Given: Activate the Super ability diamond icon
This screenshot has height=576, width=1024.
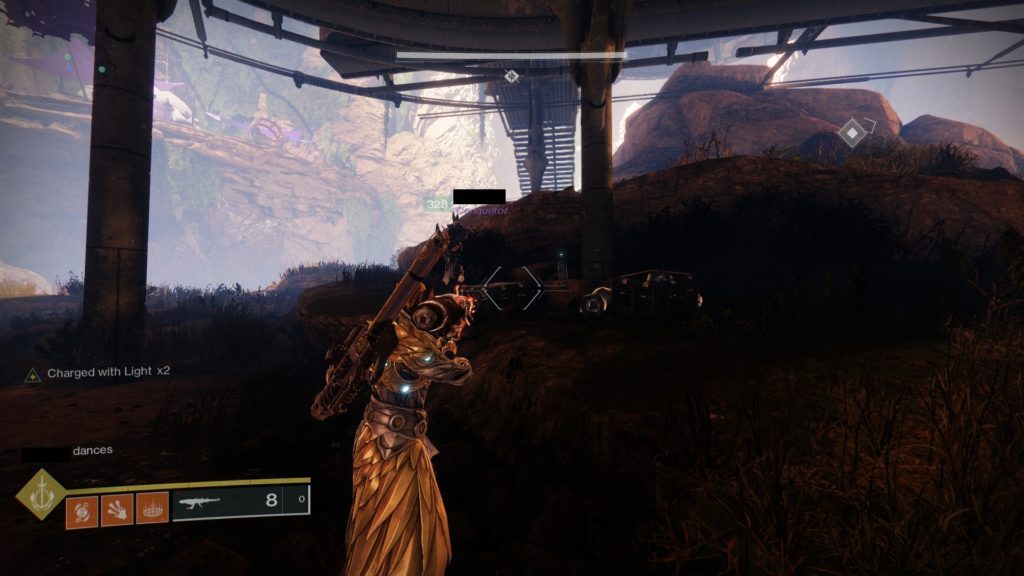Looking at the screenshot, I should [x=41, y=495].
